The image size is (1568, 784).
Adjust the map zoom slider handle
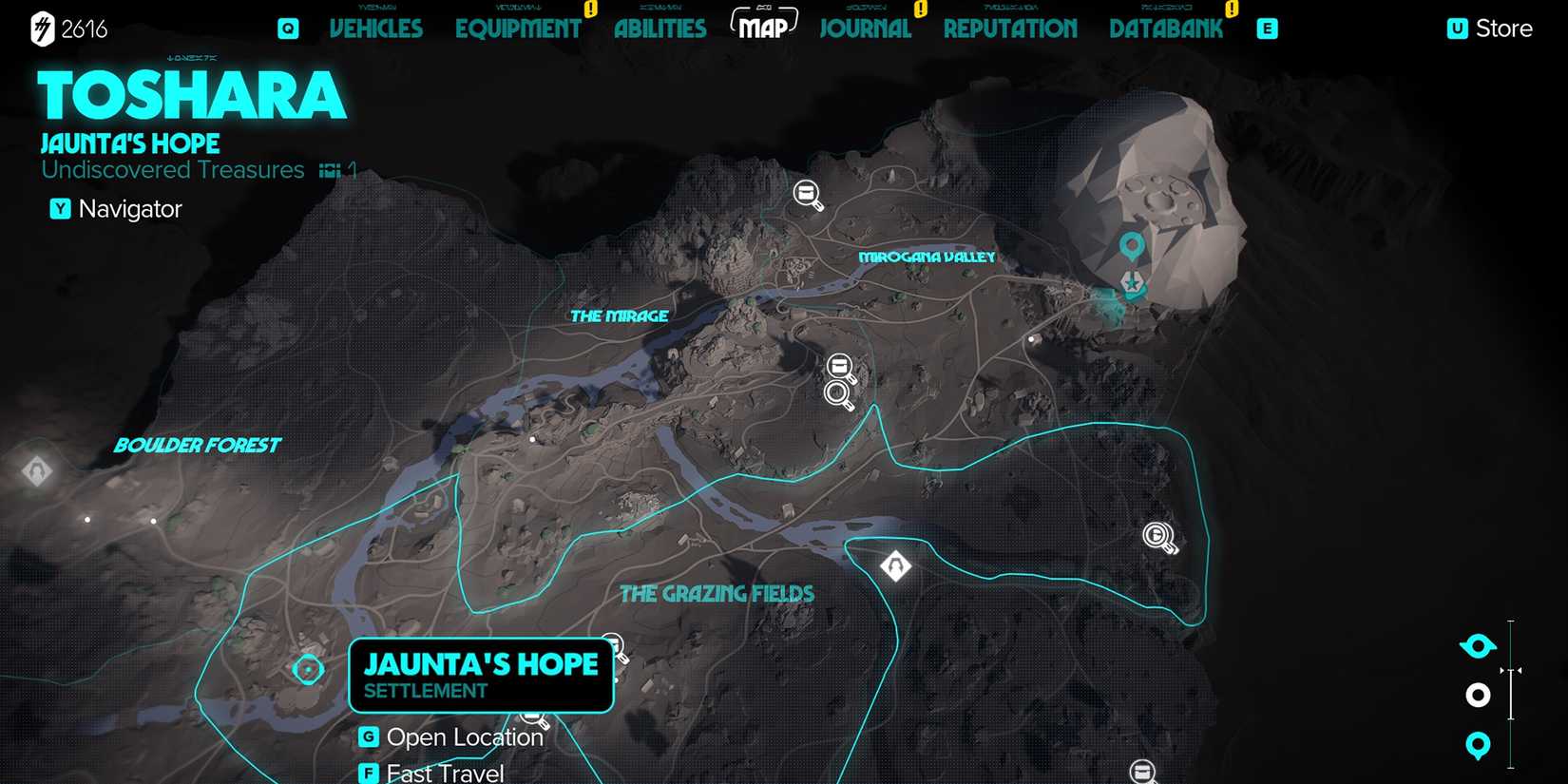pyautogui.click(x=1509, y=671)
